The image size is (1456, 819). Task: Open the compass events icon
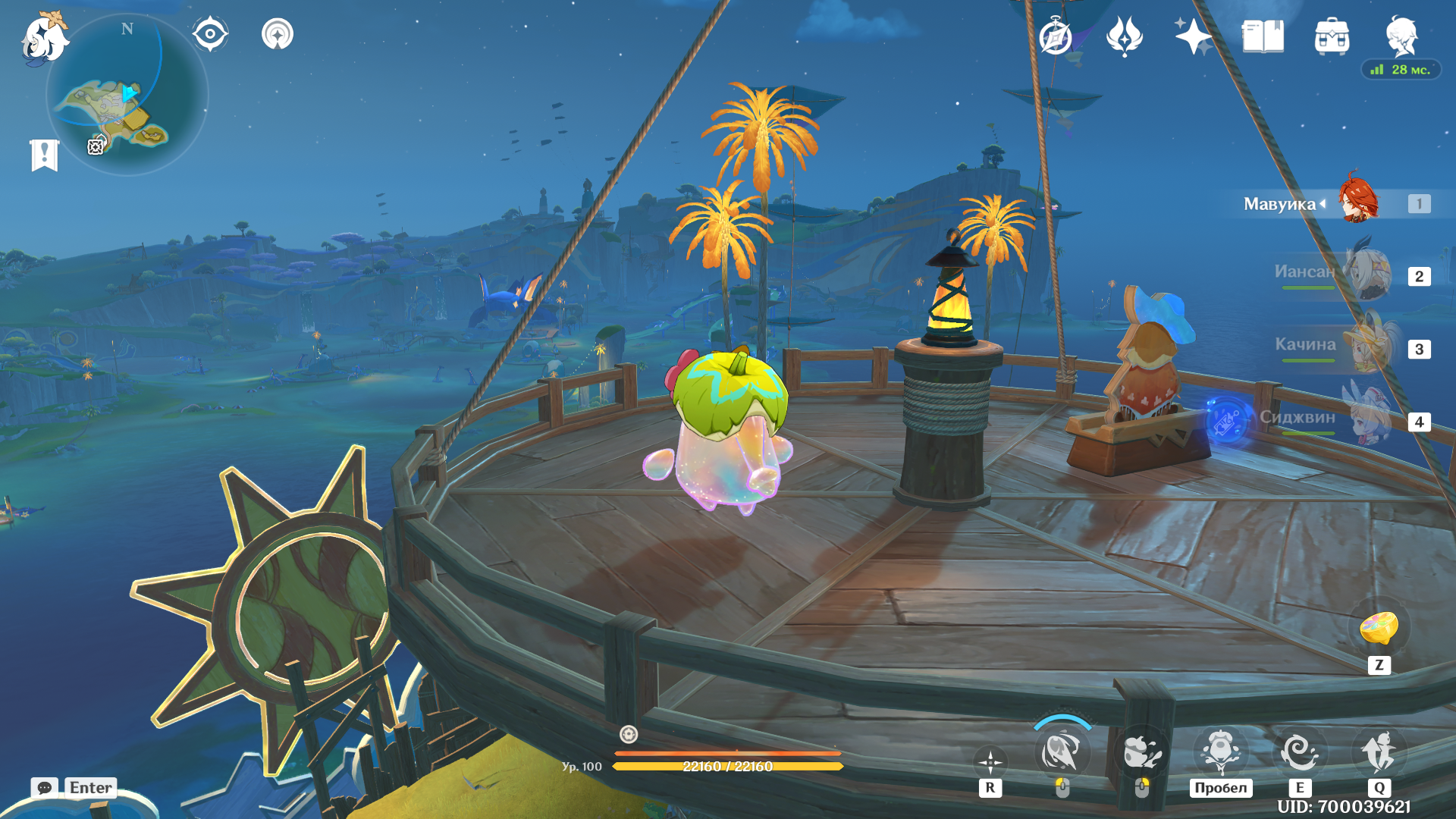tap(1056, 36)
